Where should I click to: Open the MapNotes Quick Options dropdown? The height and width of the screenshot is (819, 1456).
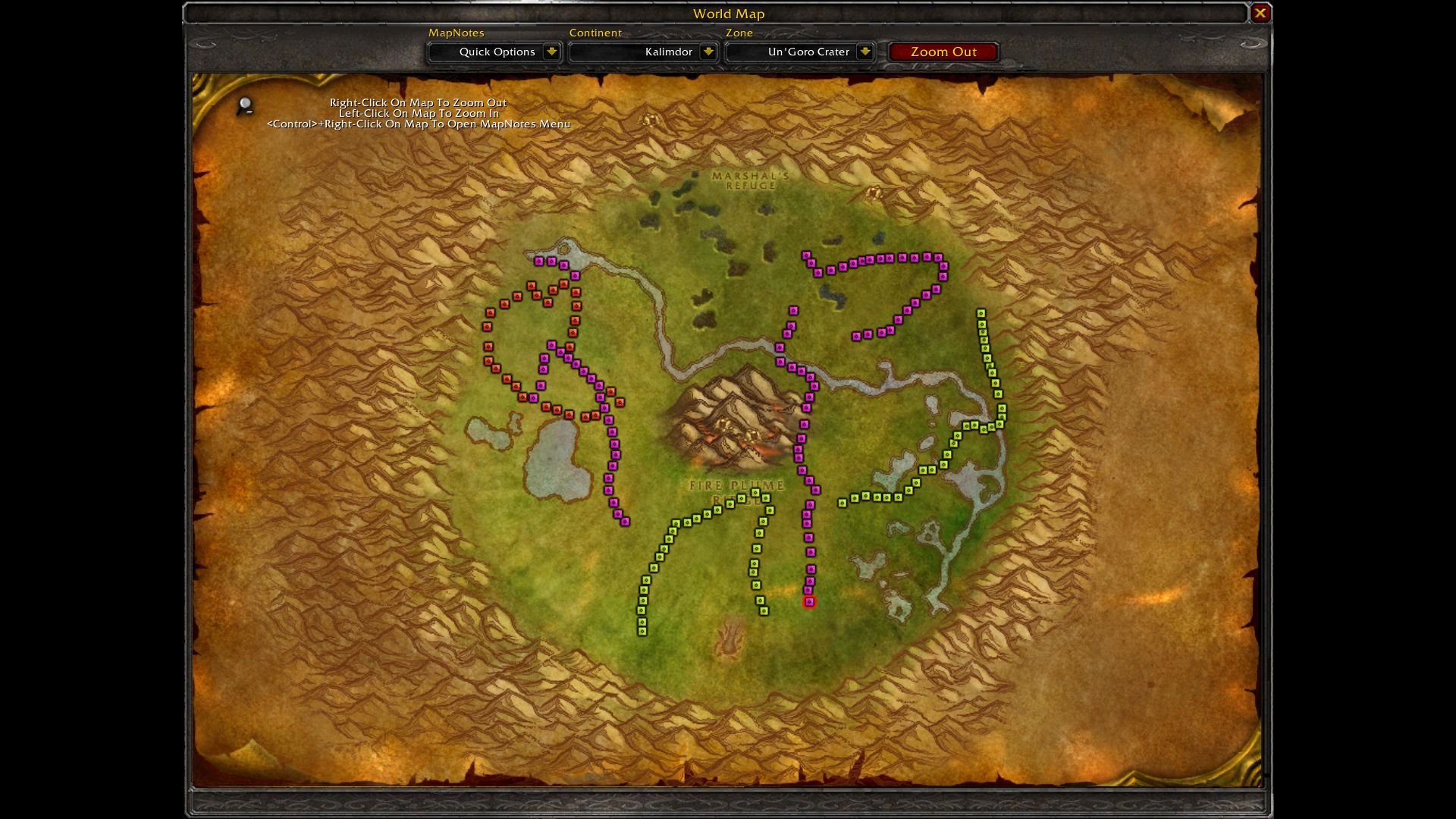coord(551,52)
